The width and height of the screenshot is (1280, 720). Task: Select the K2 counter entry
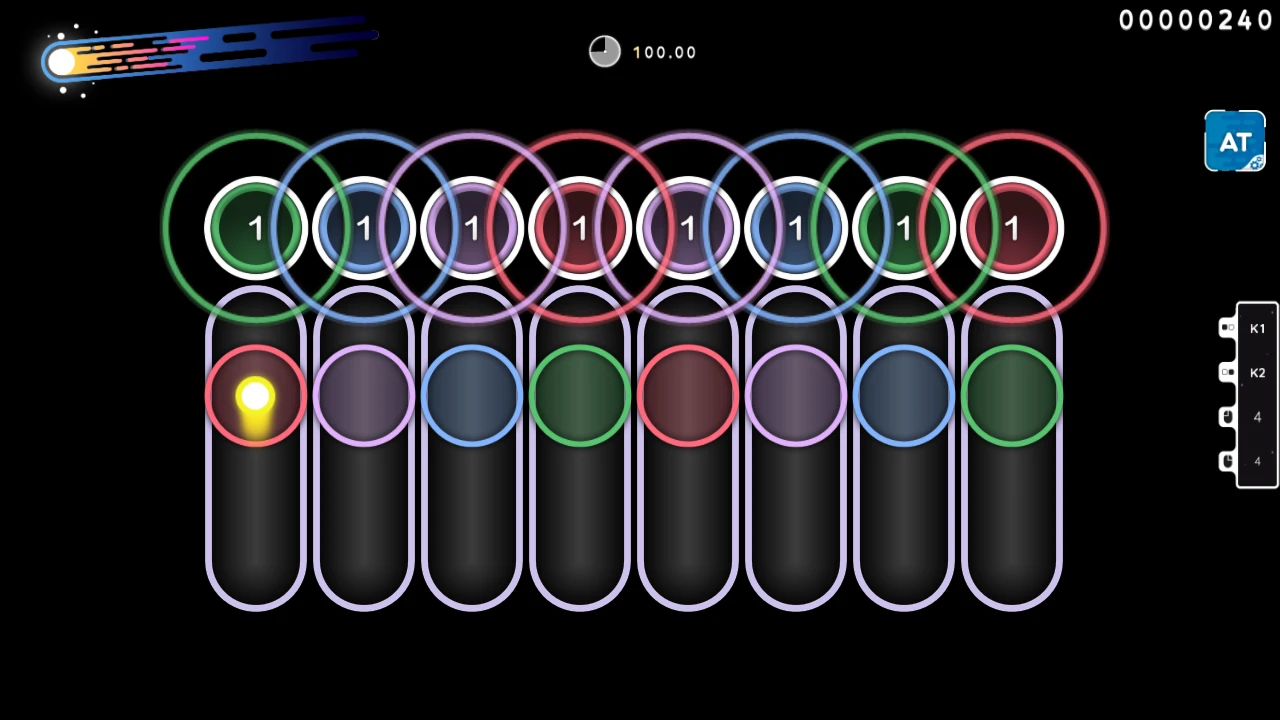[x=1257, y=372]
